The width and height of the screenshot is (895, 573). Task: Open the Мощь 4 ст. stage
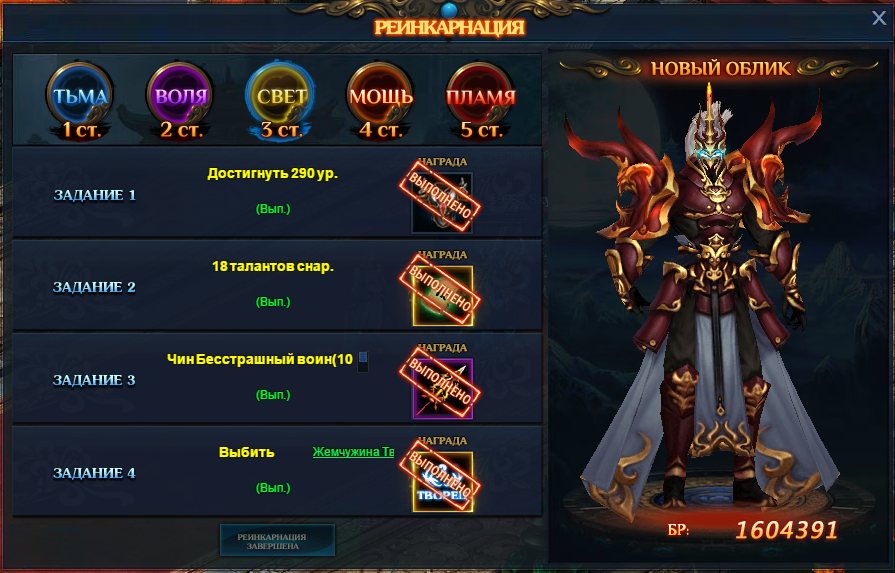click(380, 98)
